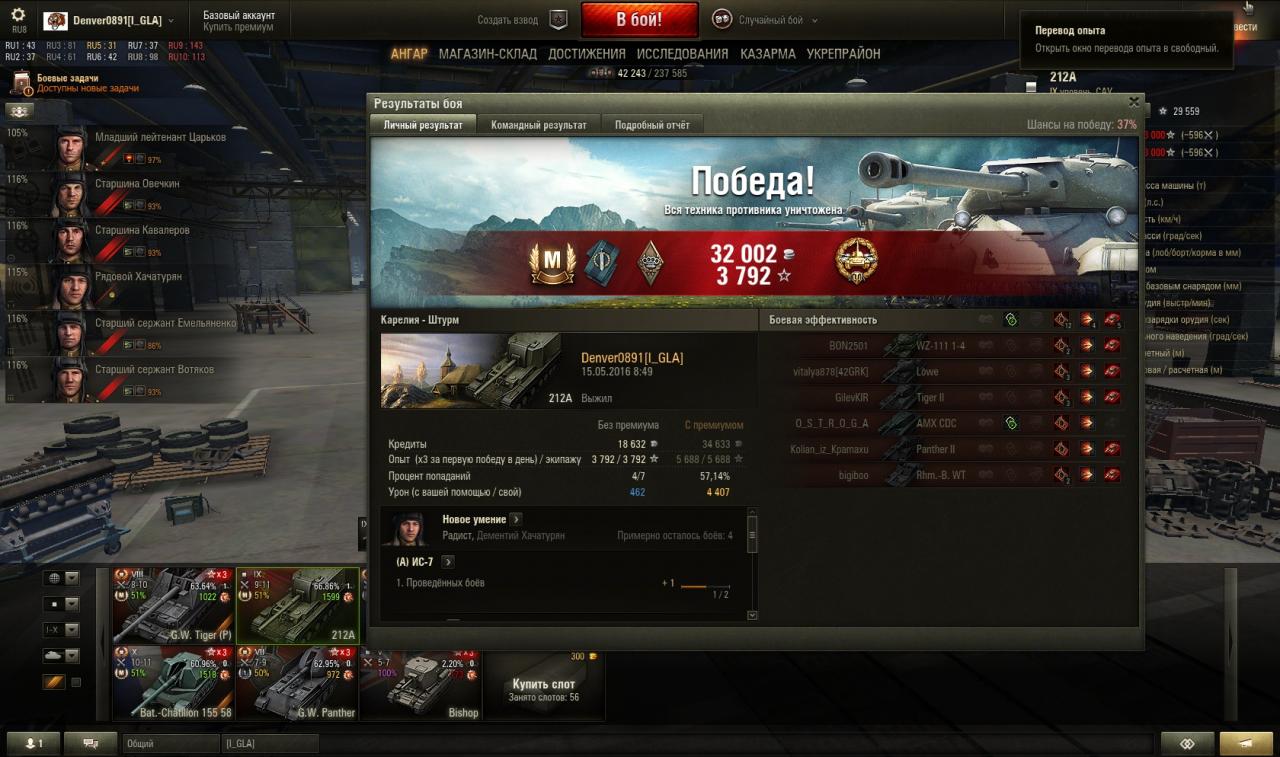This screenshot has height=757, width=1280.
Task: Go to the ДОСТИЖЕНИЯ section
Action: coord(587,54)
